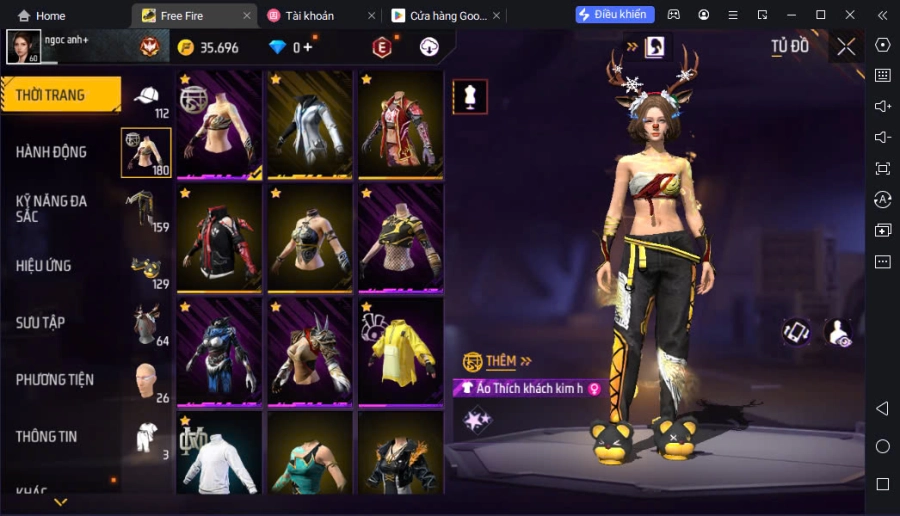
Task: Pick the white and black jacket top
Action: coord(310,123)
